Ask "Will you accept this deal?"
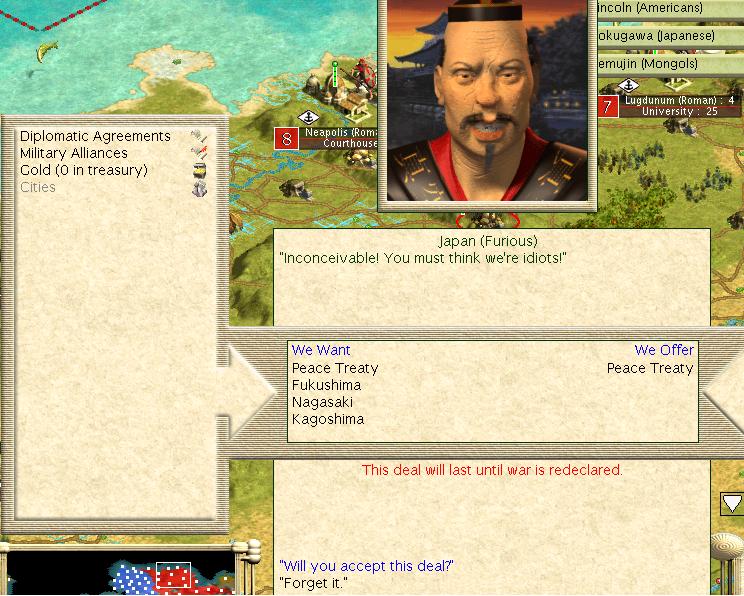This screenshot has width=744, height=596. pos(367,566)
